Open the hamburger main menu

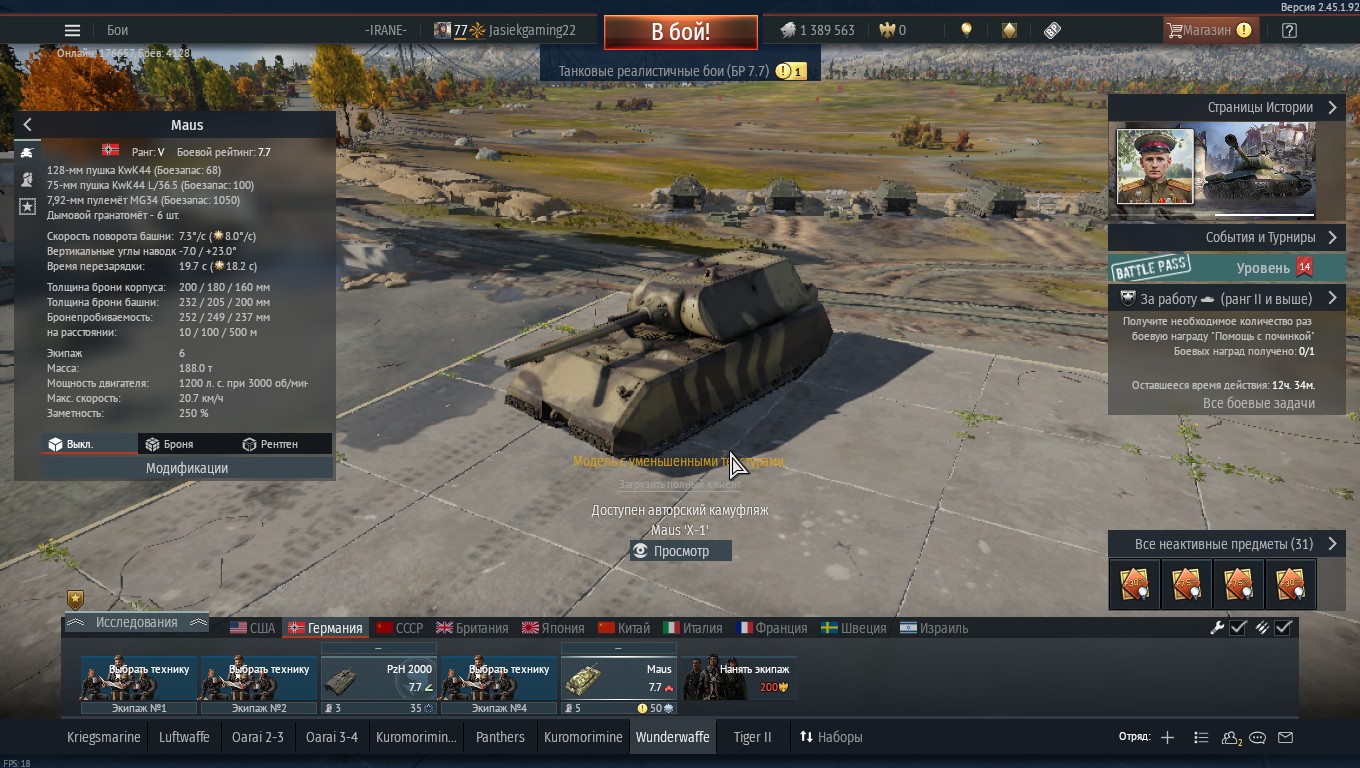click(x=72, y=30)
